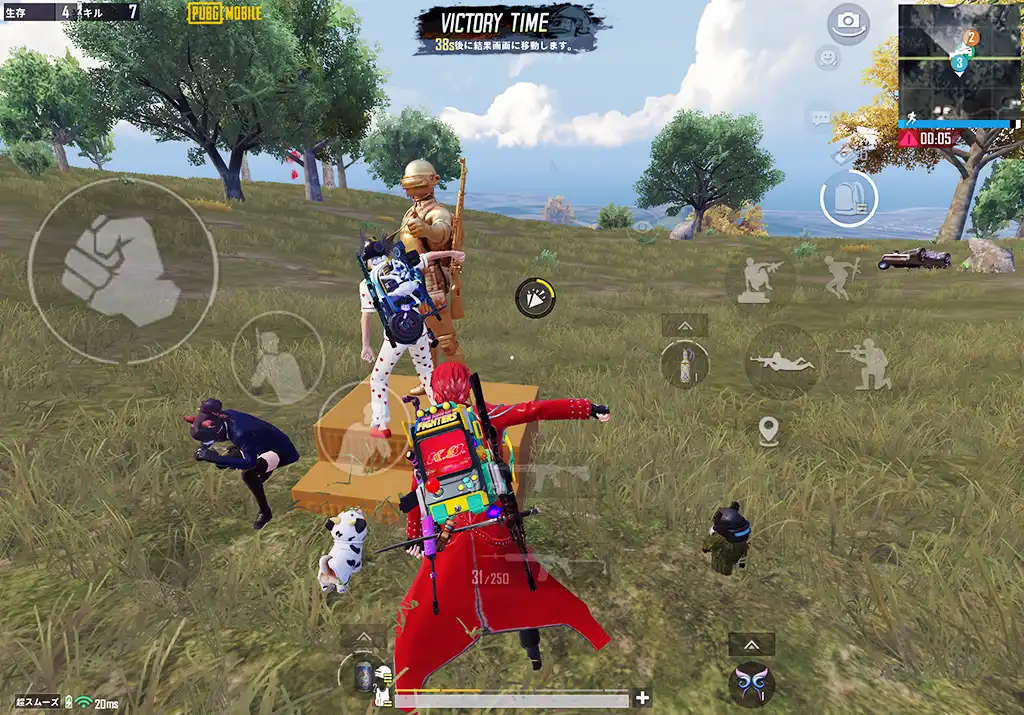Place a location pin marker
The image size is (1024, 715).
coord(768,432)
